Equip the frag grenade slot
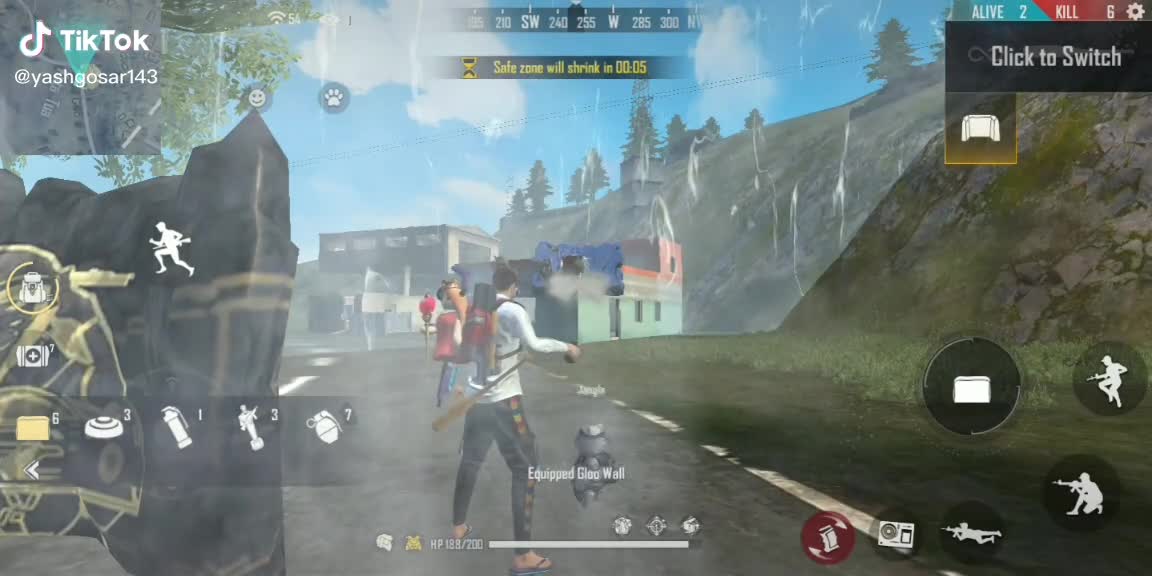This screenshot has height=576, width=1152. pos(324,427)
